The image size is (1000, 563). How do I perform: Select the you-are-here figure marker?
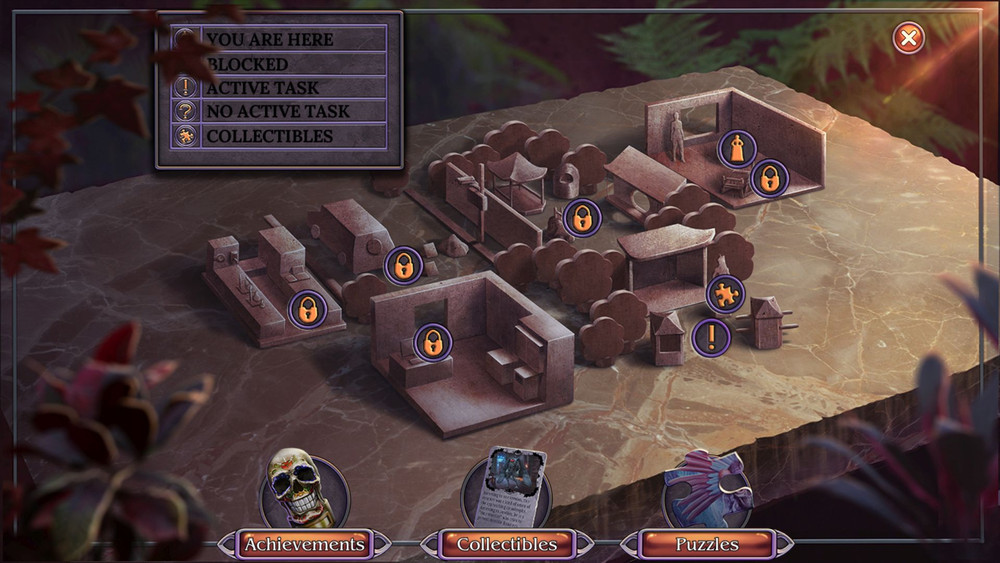tap(737, 149)
